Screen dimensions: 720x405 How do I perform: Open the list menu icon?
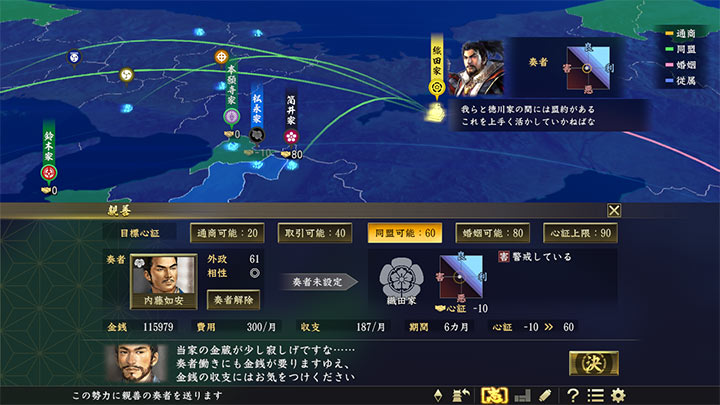click(x=596, y=395)
